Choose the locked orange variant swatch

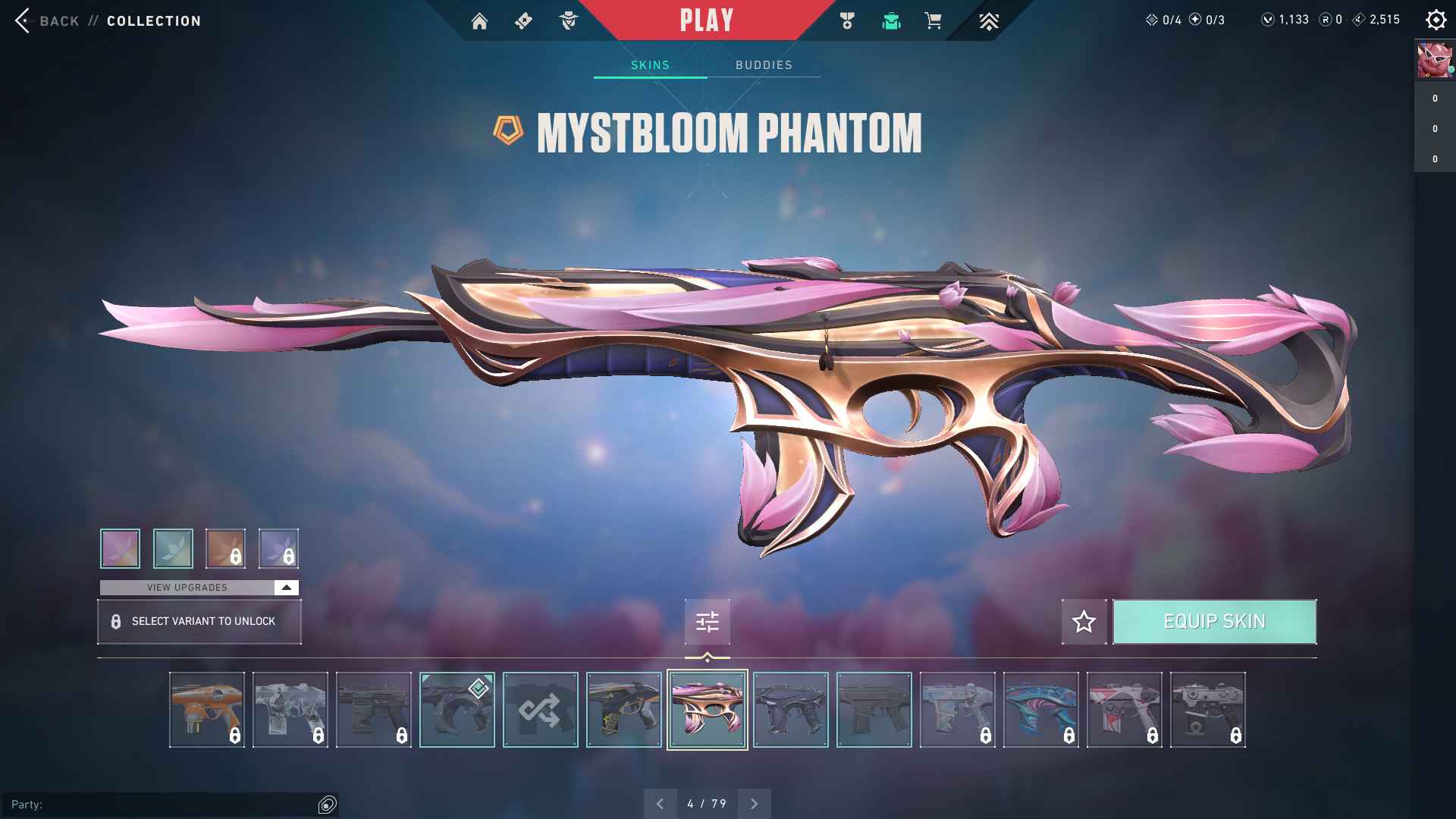pos(225,548)
